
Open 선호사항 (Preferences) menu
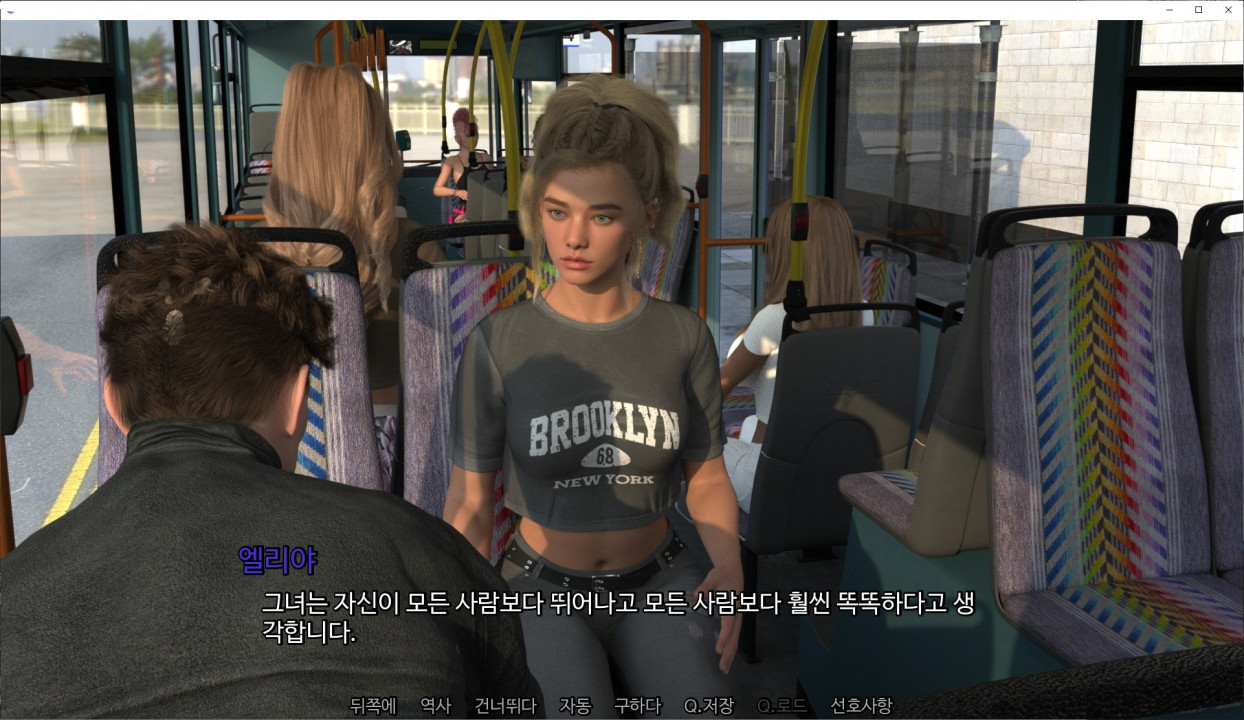point(861,705)
